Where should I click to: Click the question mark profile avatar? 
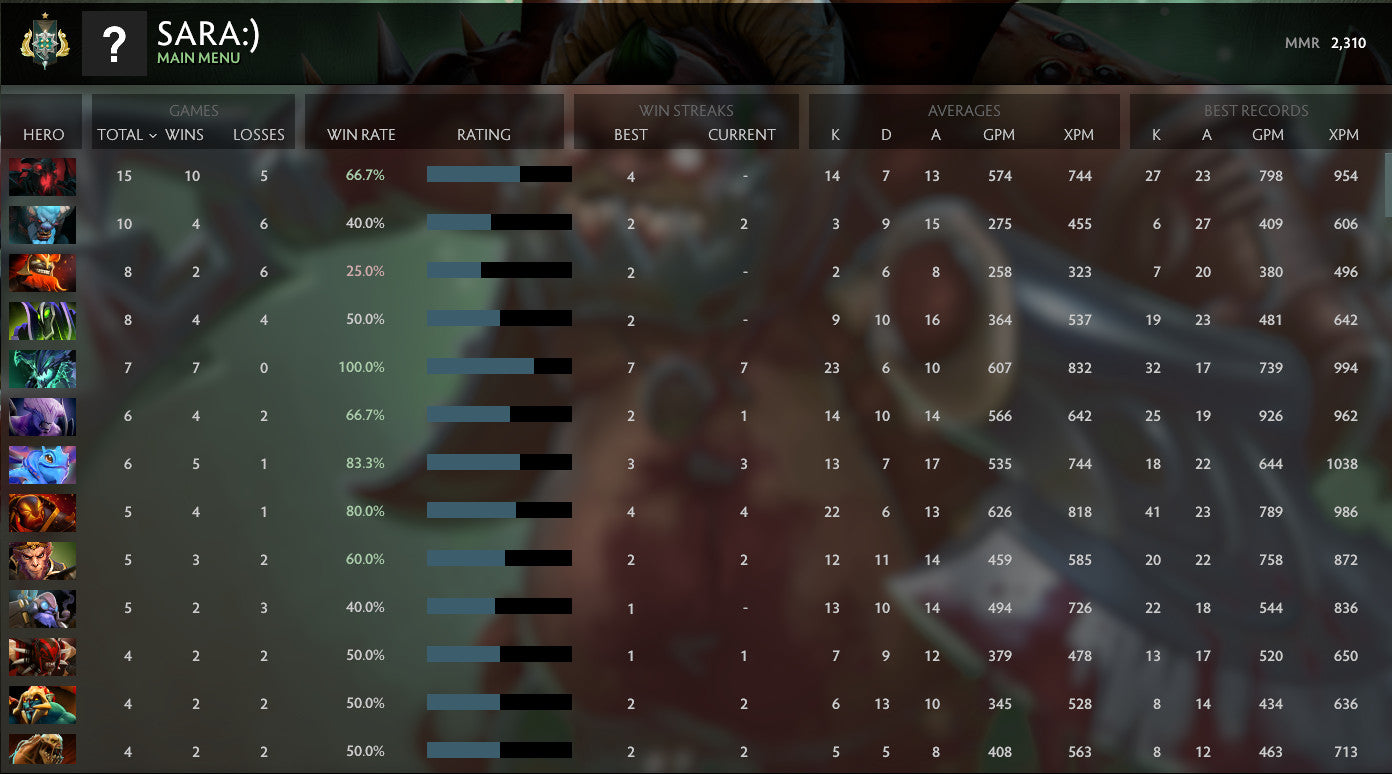coord(113,43)
